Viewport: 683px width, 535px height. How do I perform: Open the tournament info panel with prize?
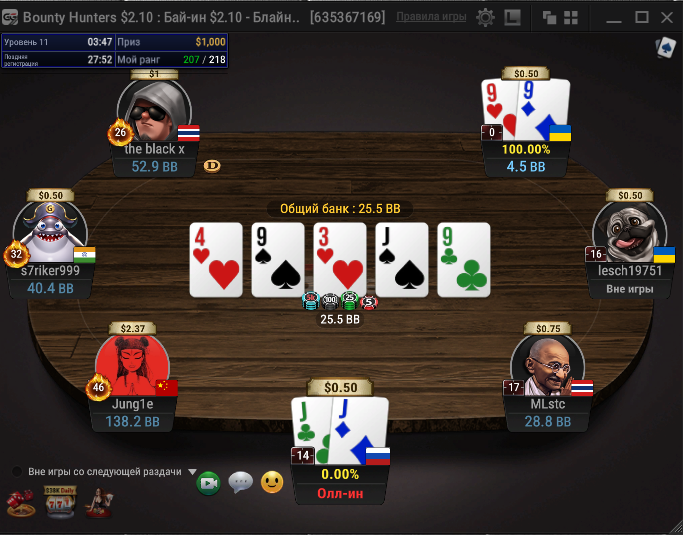114,51
